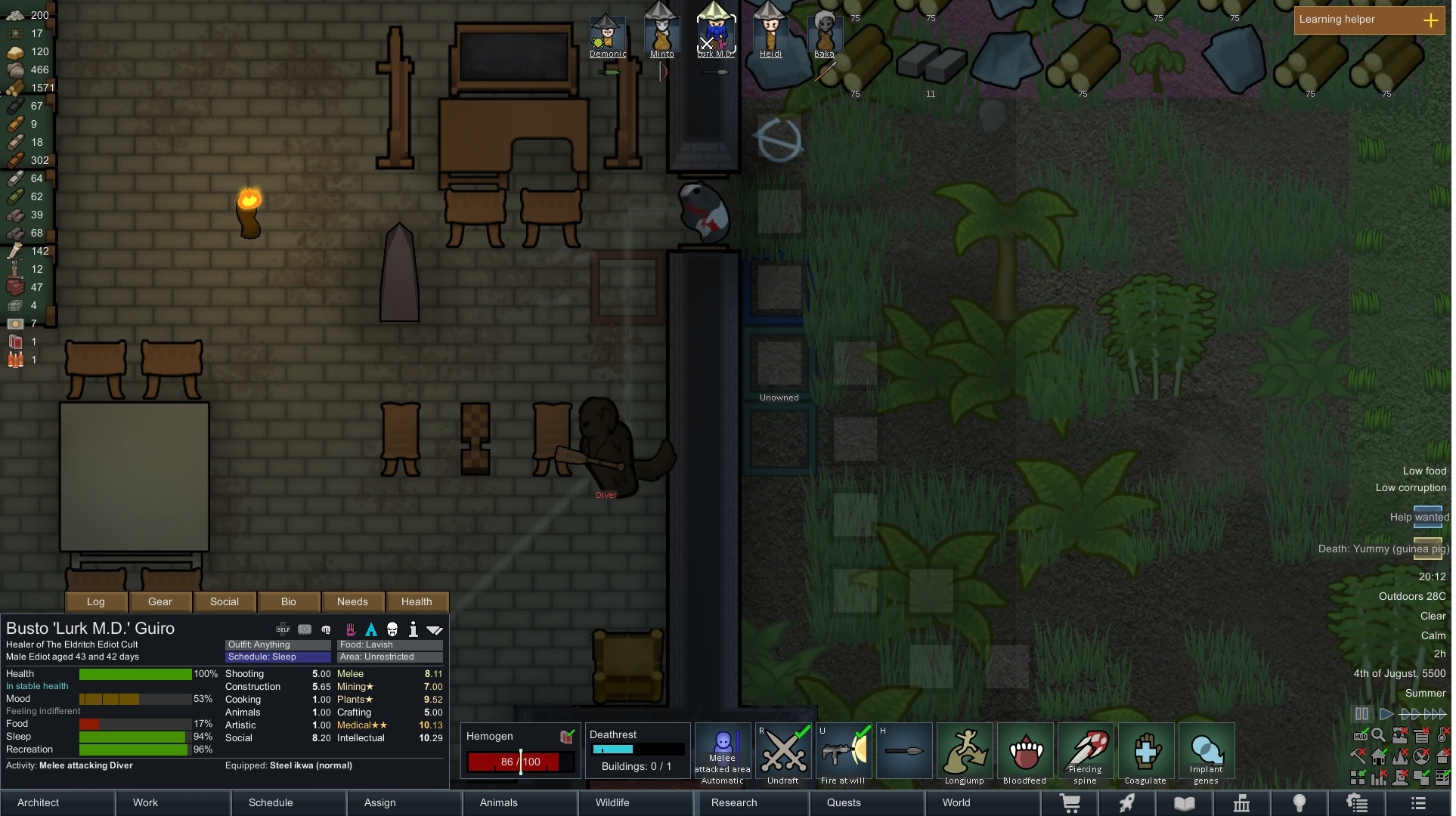
Task: Change the Food: Lavish policy dropdown
Action: coord(389,644)
